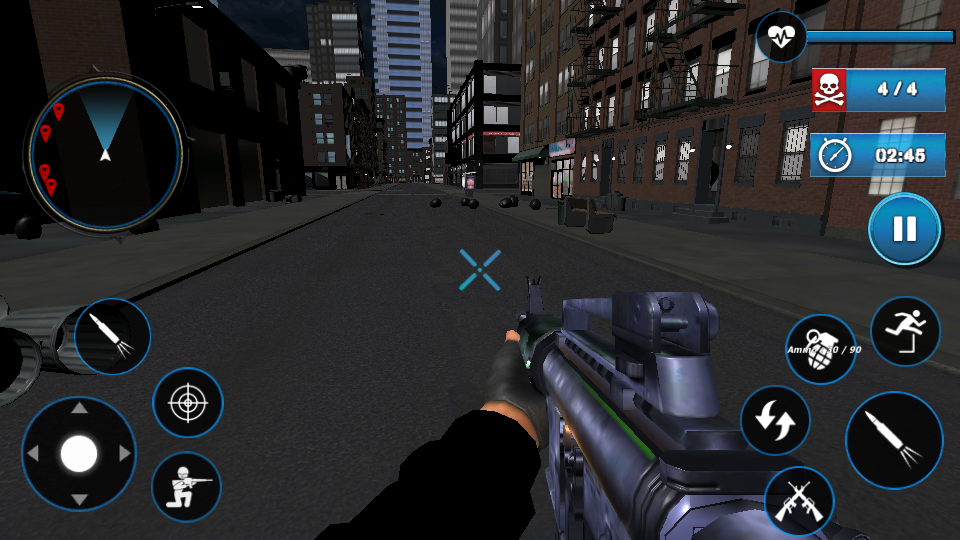Fire using the large bullet button

pos(894,440)
